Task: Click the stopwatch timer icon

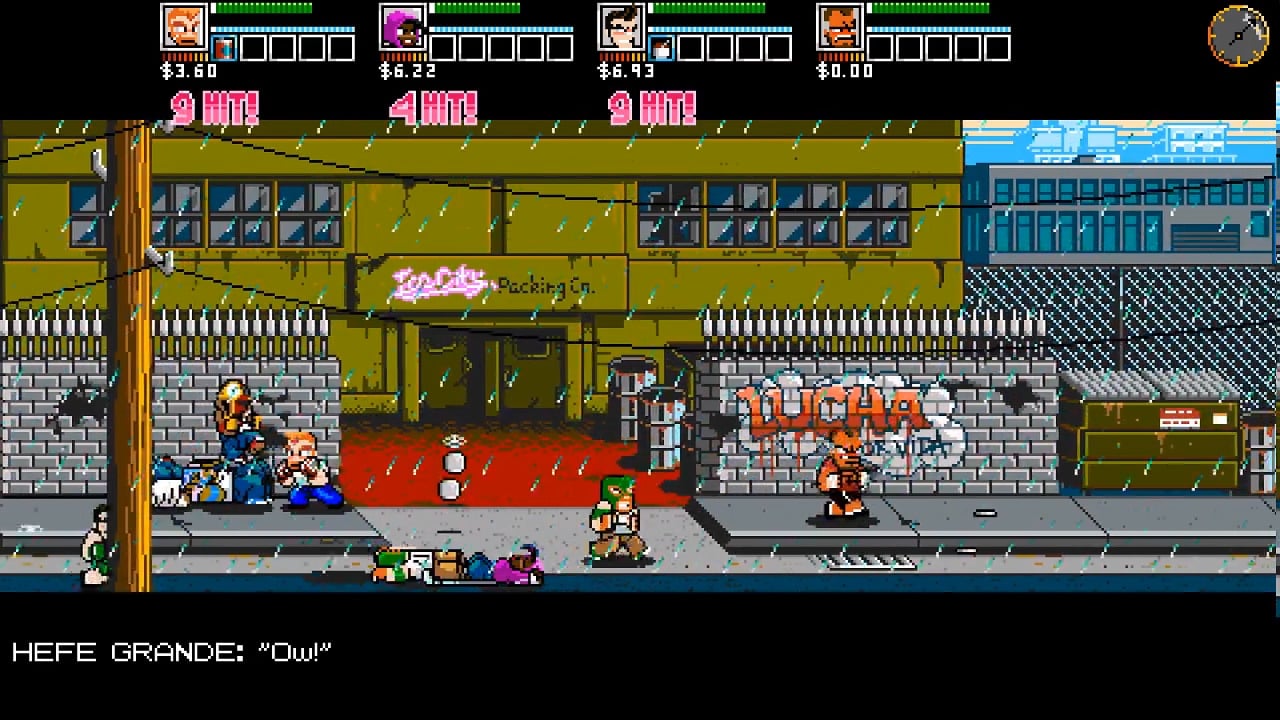Action: [x=1238, y=36]
